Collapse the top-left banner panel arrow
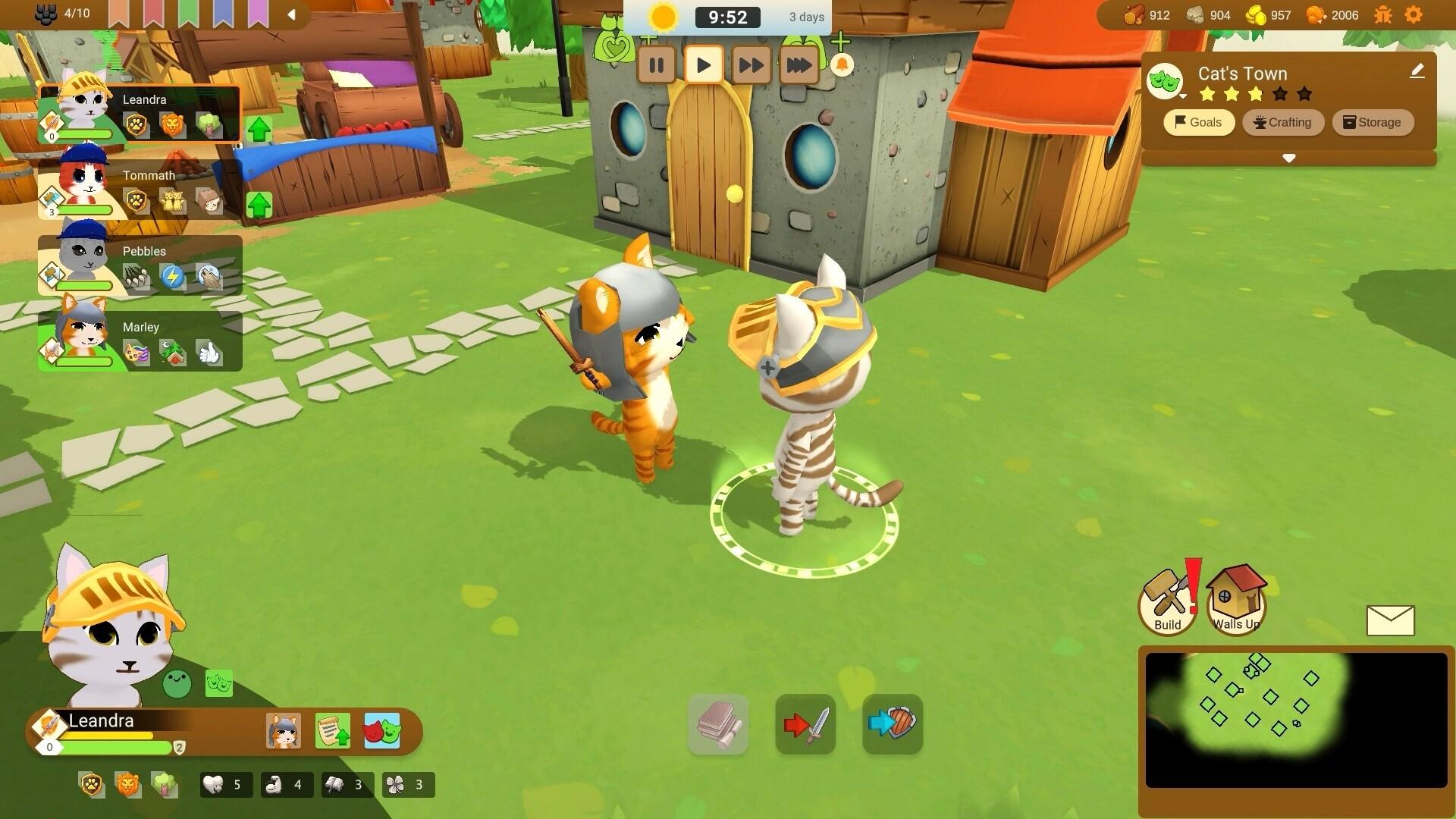 (x=292, y=13)
